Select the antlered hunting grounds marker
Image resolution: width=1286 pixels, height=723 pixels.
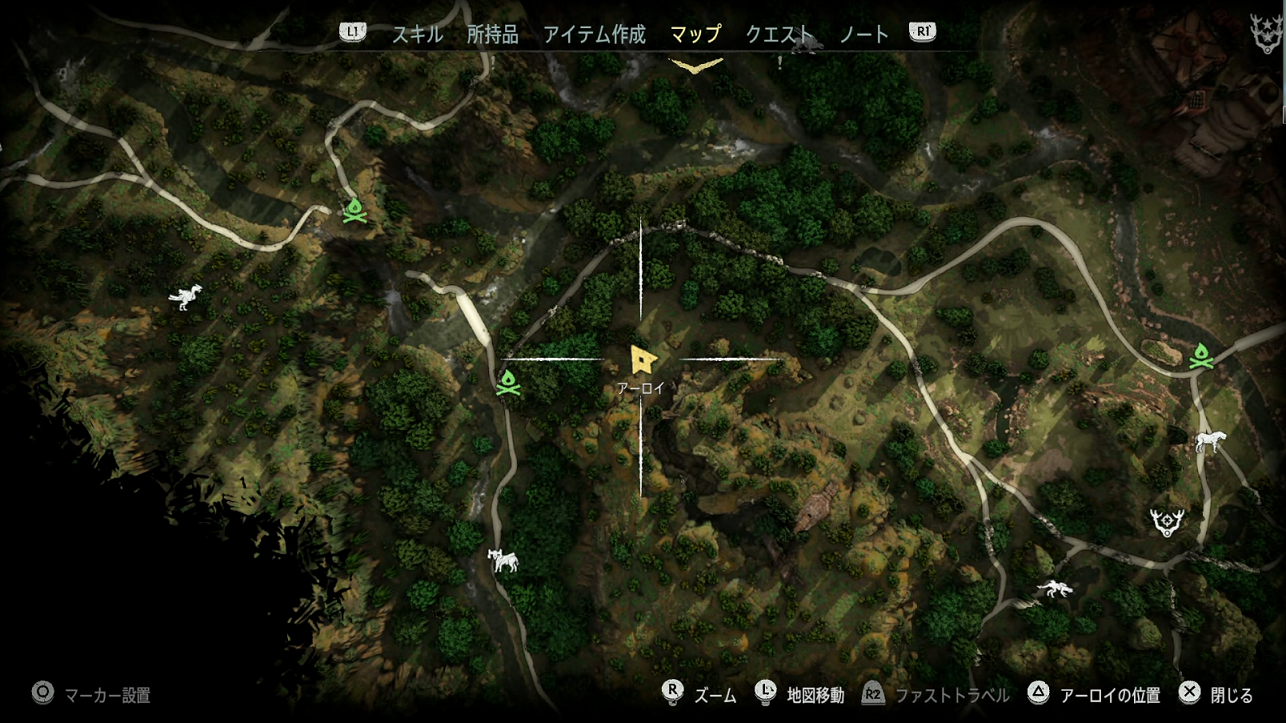point(1167,521)
